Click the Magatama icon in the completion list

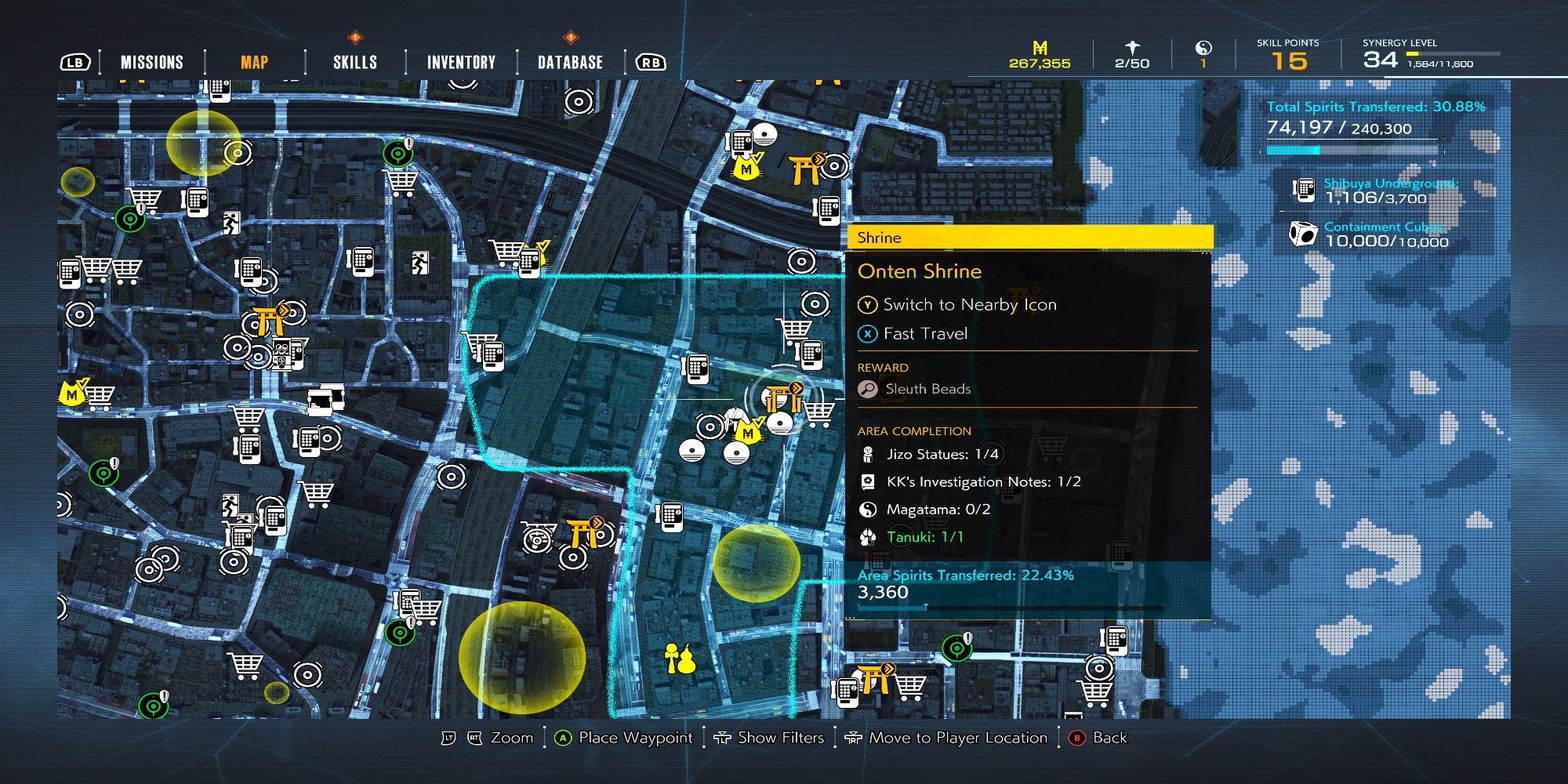(866, 508)
